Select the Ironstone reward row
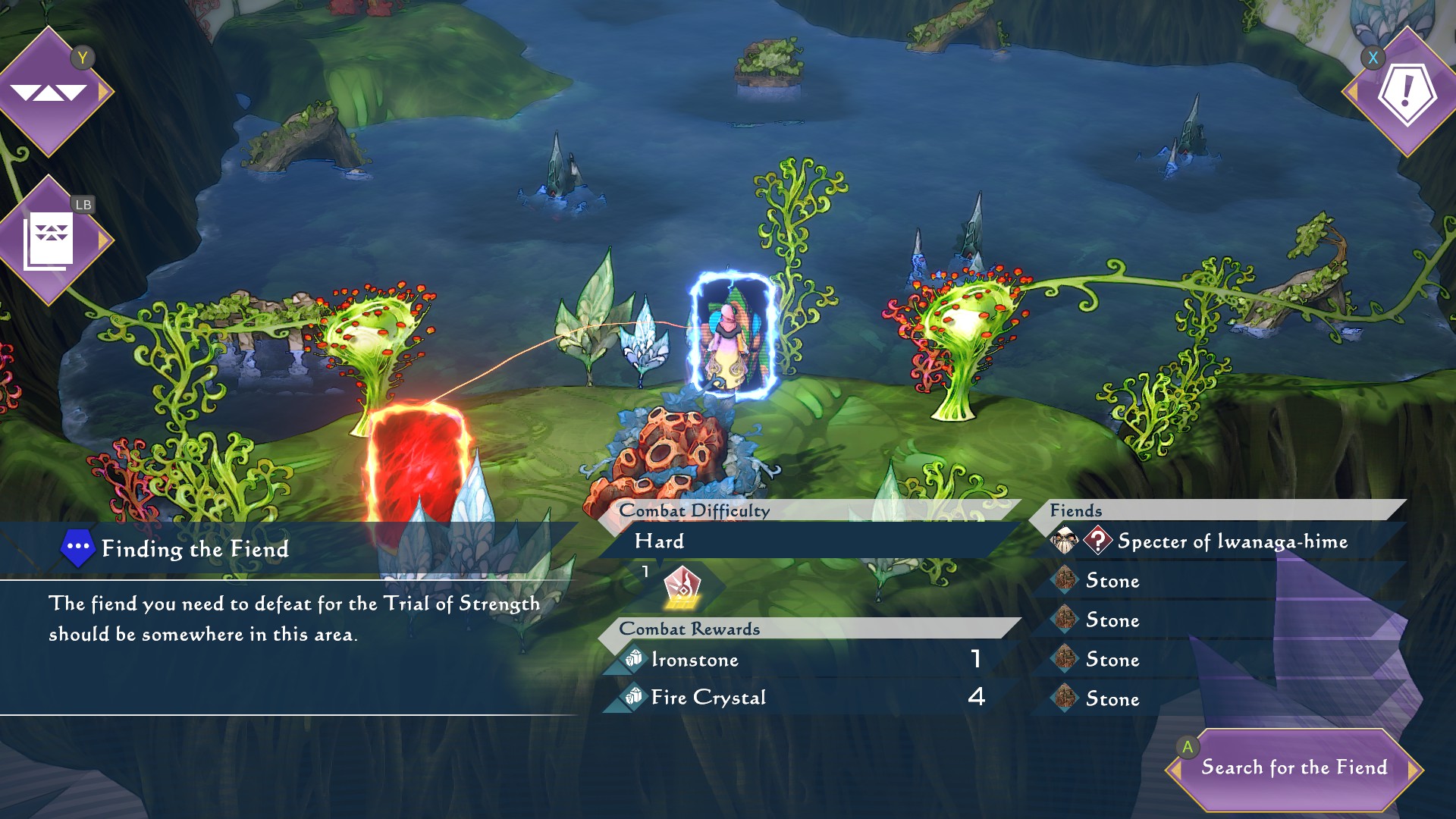Screen dimensions: 1456x819 tap(804, 660)
